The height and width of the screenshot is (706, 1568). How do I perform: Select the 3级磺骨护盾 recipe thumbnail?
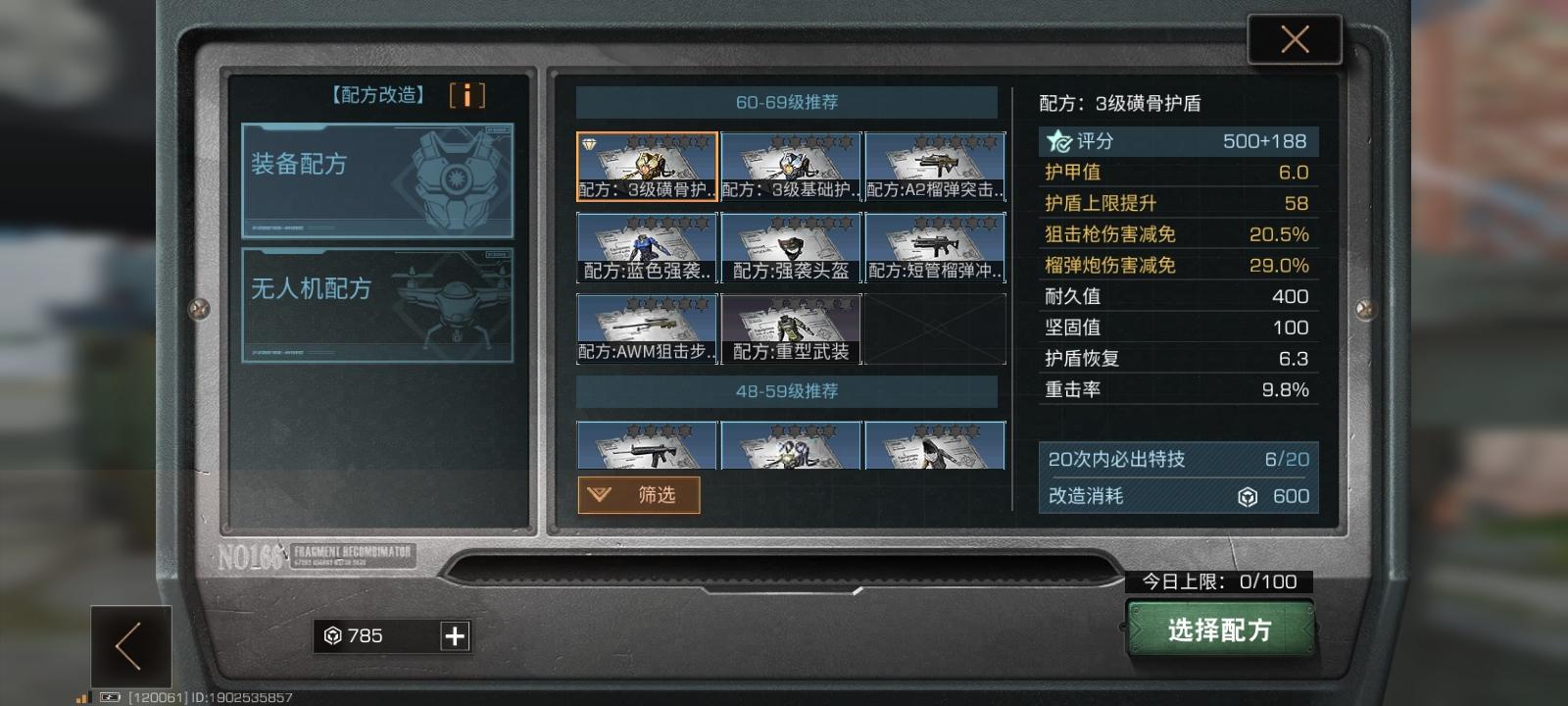click(x=648, y=167)
